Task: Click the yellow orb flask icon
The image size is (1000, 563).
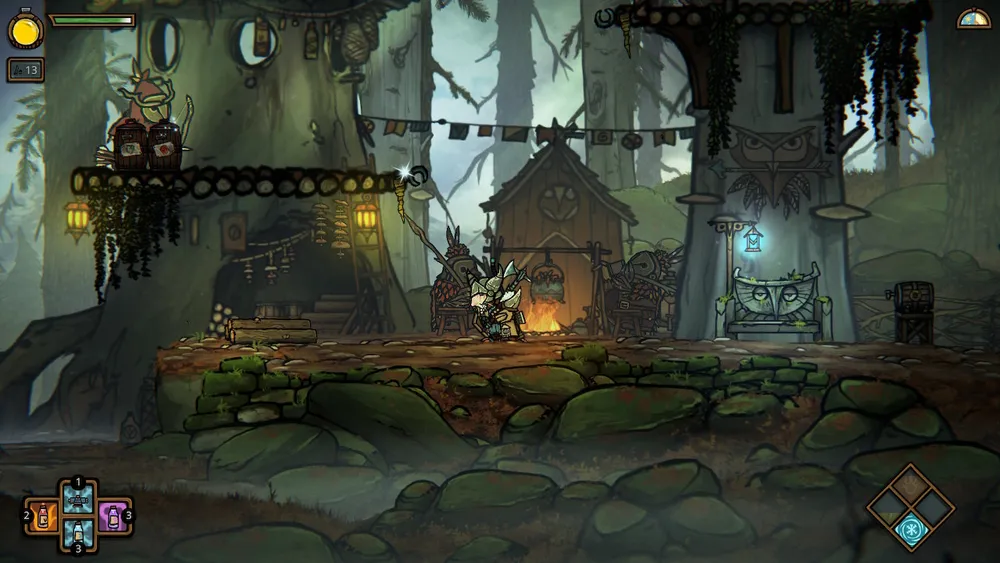Action: (25, 28)
